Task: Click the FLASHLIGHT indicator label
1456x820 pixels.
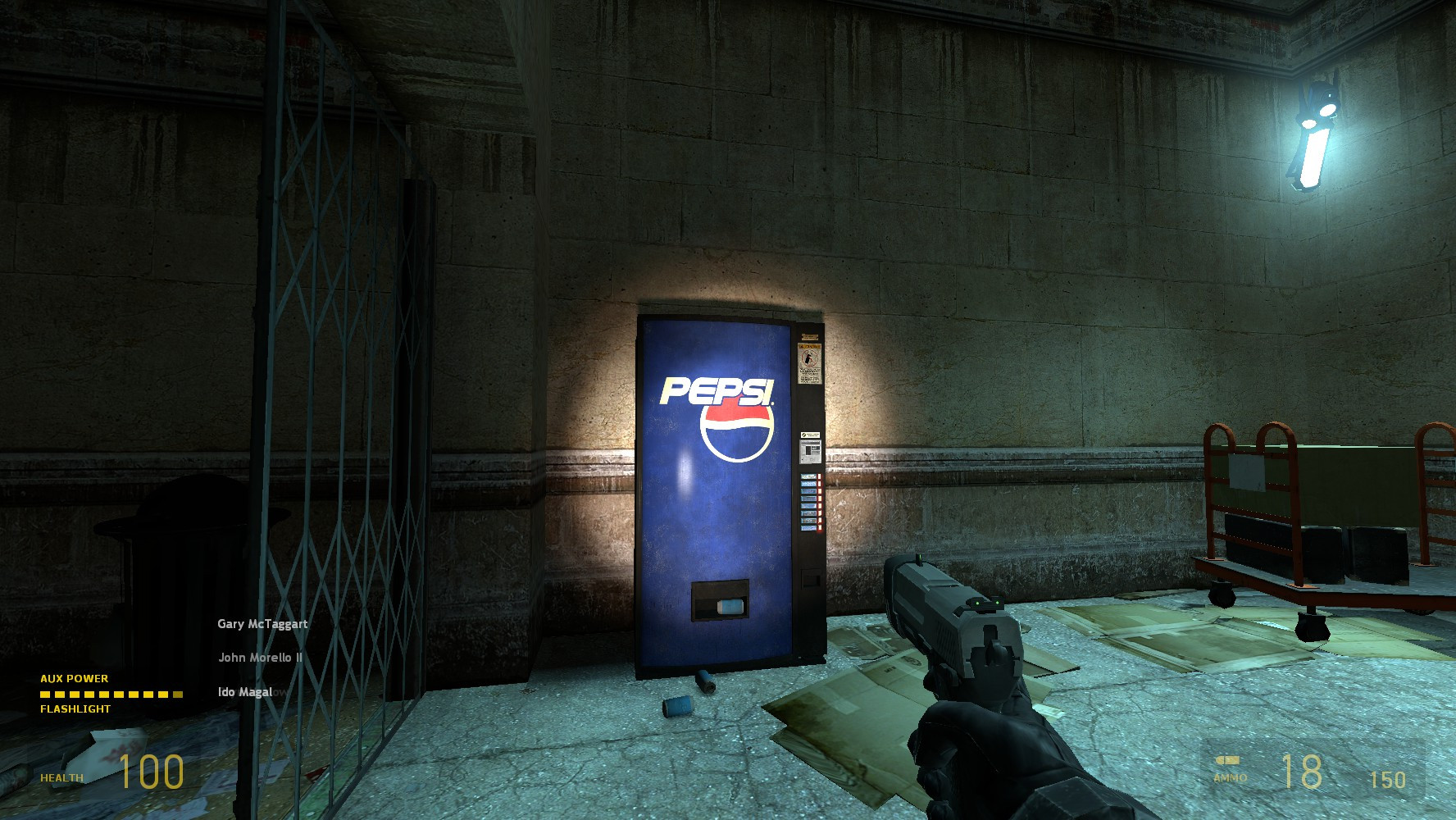Action: (74, 708)
